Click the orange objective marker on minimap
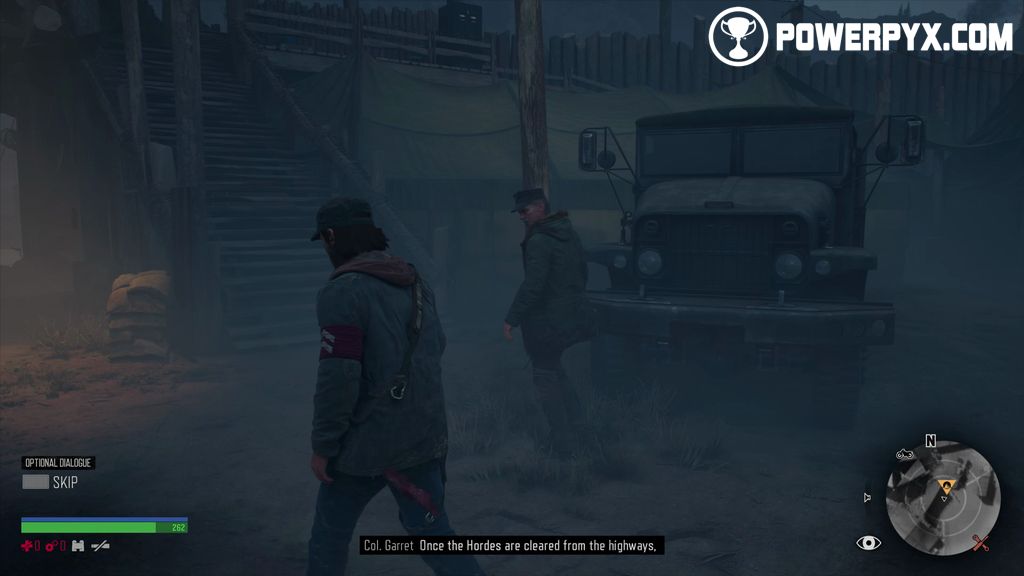Viewport: 1024px width, 576px height. [946, 487]
